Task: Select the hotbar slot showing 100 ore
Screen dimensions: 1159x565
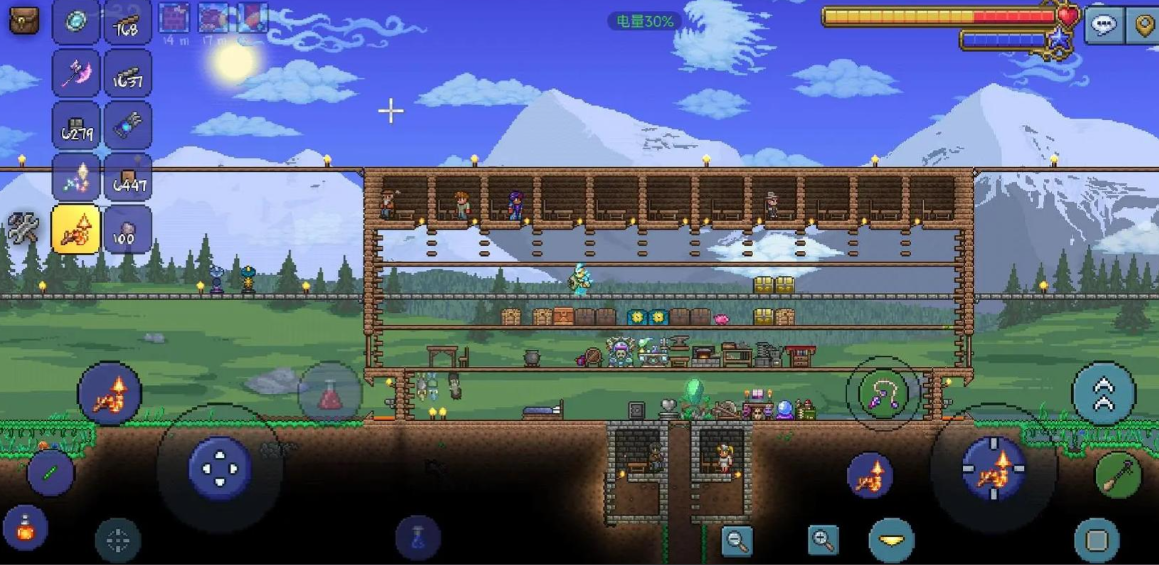Action: click(128, 229)
